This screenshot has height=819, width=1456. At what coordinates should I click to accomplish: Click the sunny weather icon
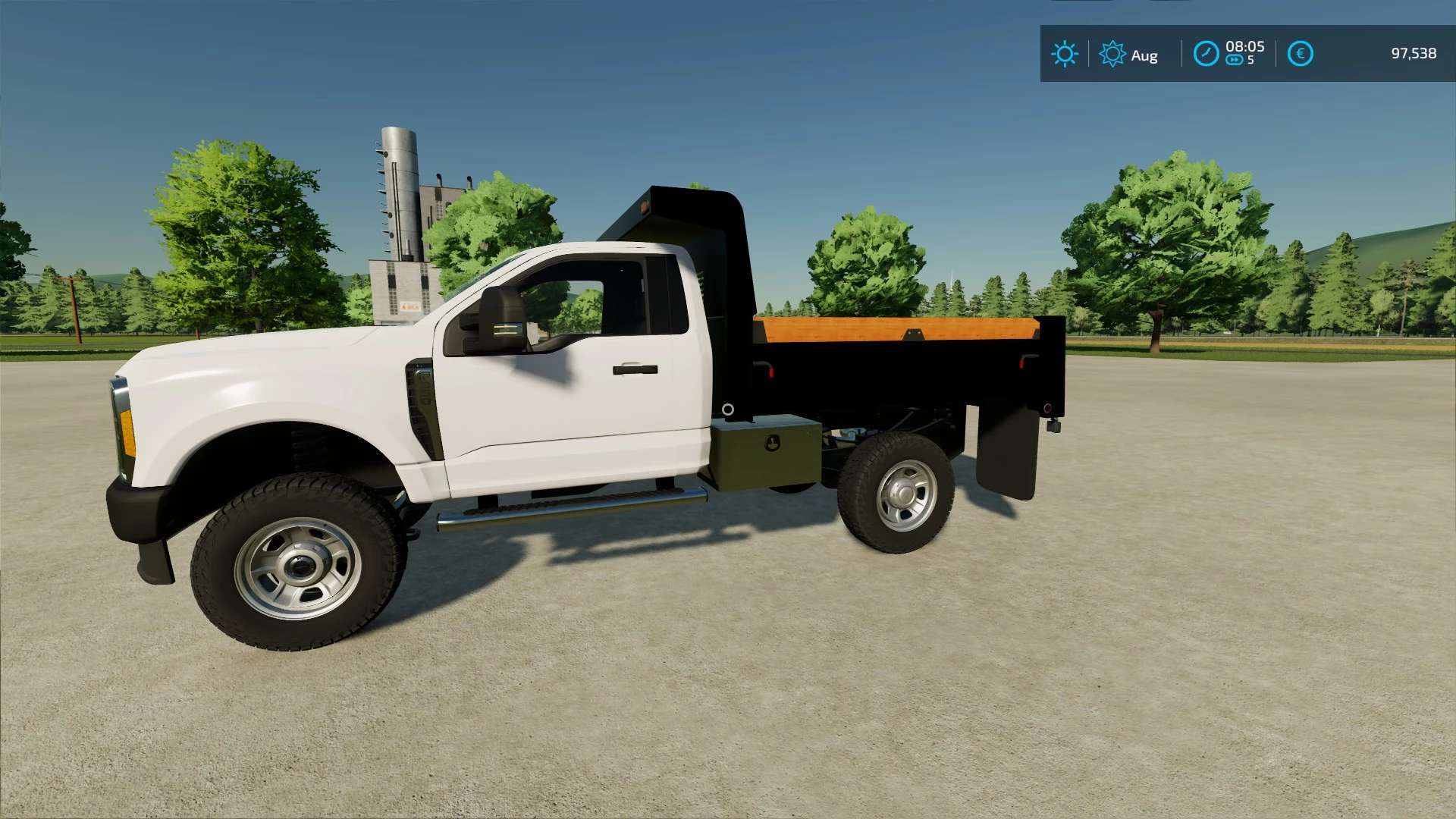tap(1064, 54)
